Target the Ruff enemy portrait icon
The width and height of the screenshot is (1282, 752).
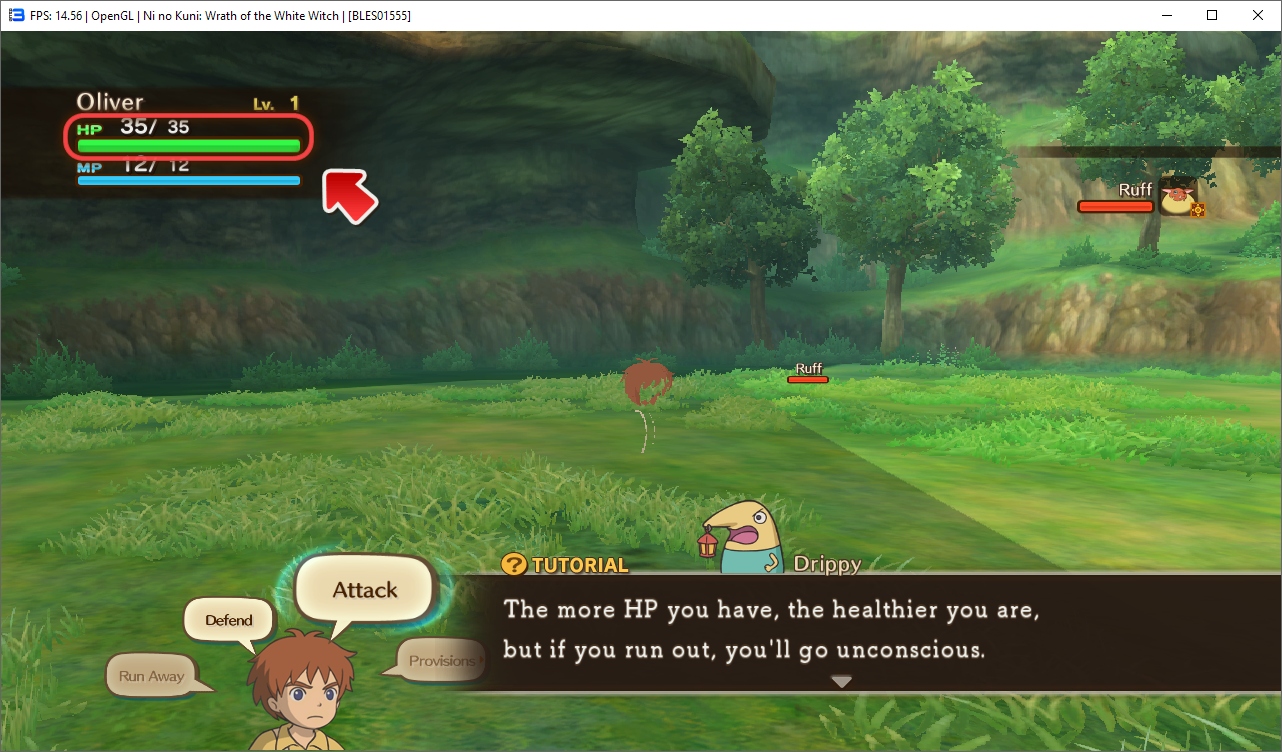1178,197
